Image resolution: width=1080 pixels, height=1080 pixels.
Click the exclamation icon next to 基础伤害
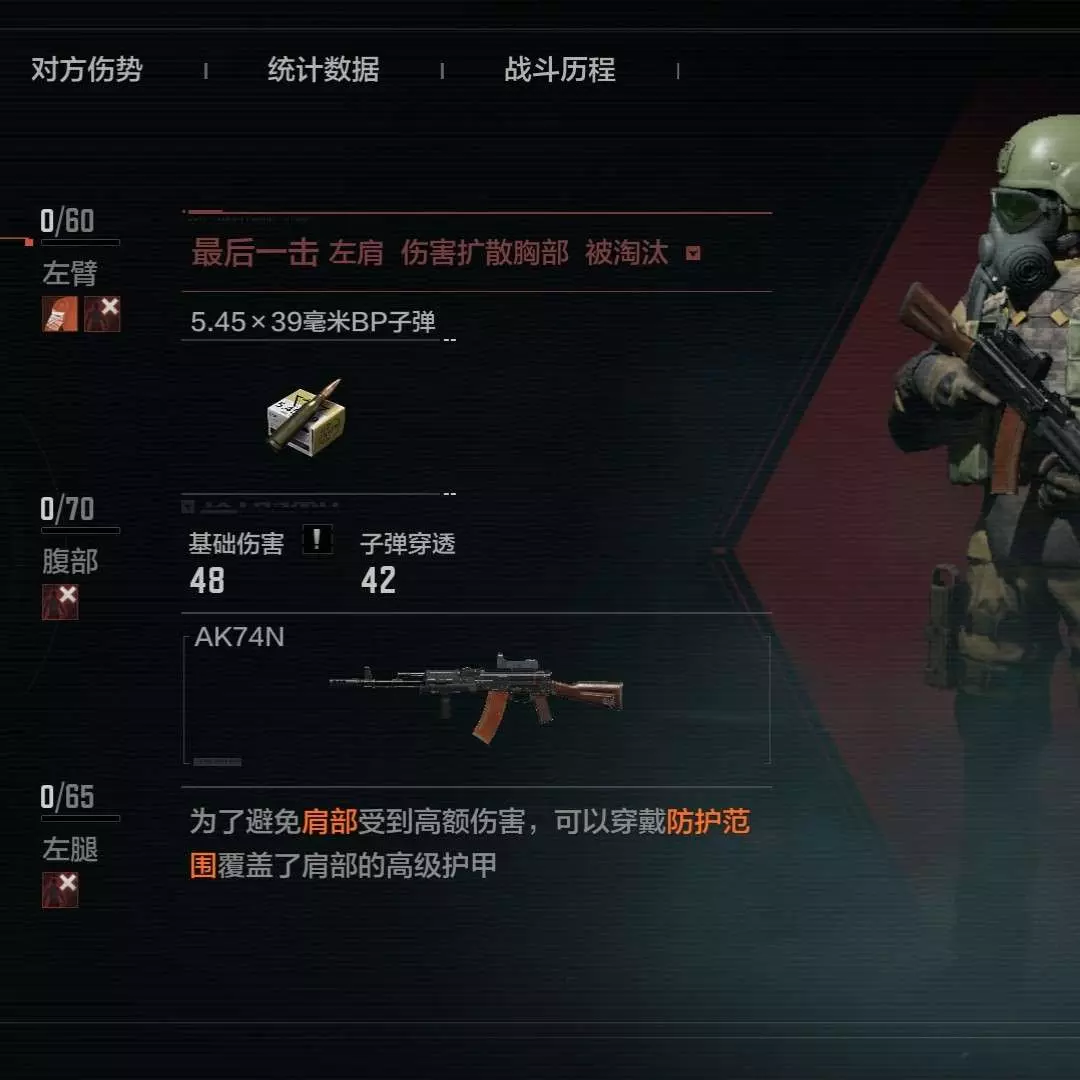tap(317, 541)
